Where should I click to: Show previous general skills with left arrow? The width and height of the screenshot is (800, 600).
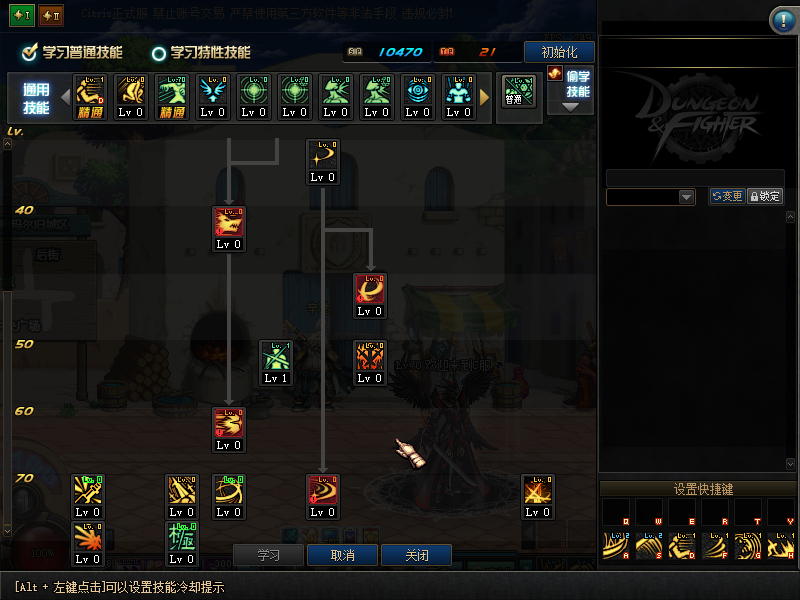pos(66,97)
